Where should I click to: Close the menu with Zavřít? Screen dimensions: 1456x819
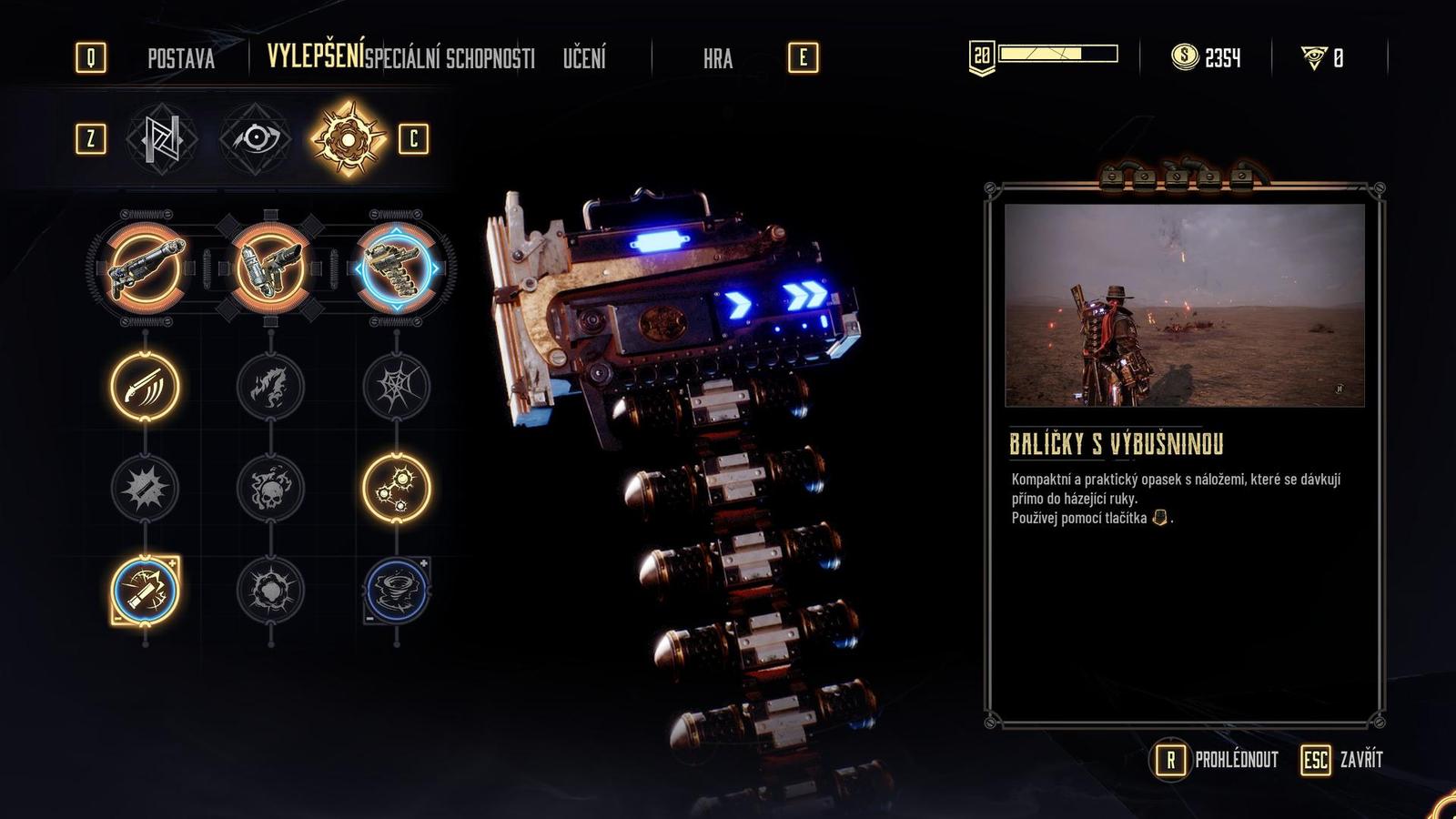click(x=1342, y=760)
